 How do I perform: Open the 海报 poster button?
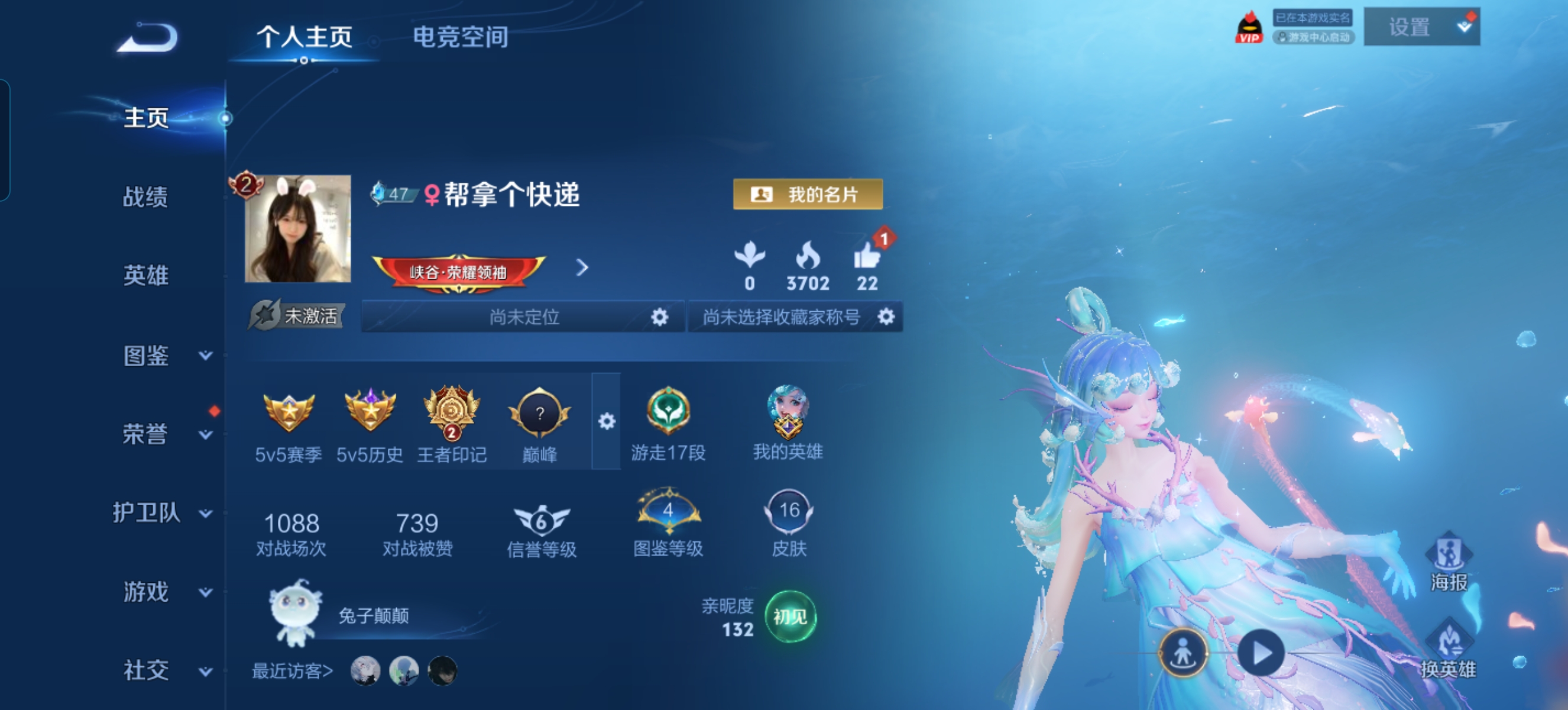1449,562
